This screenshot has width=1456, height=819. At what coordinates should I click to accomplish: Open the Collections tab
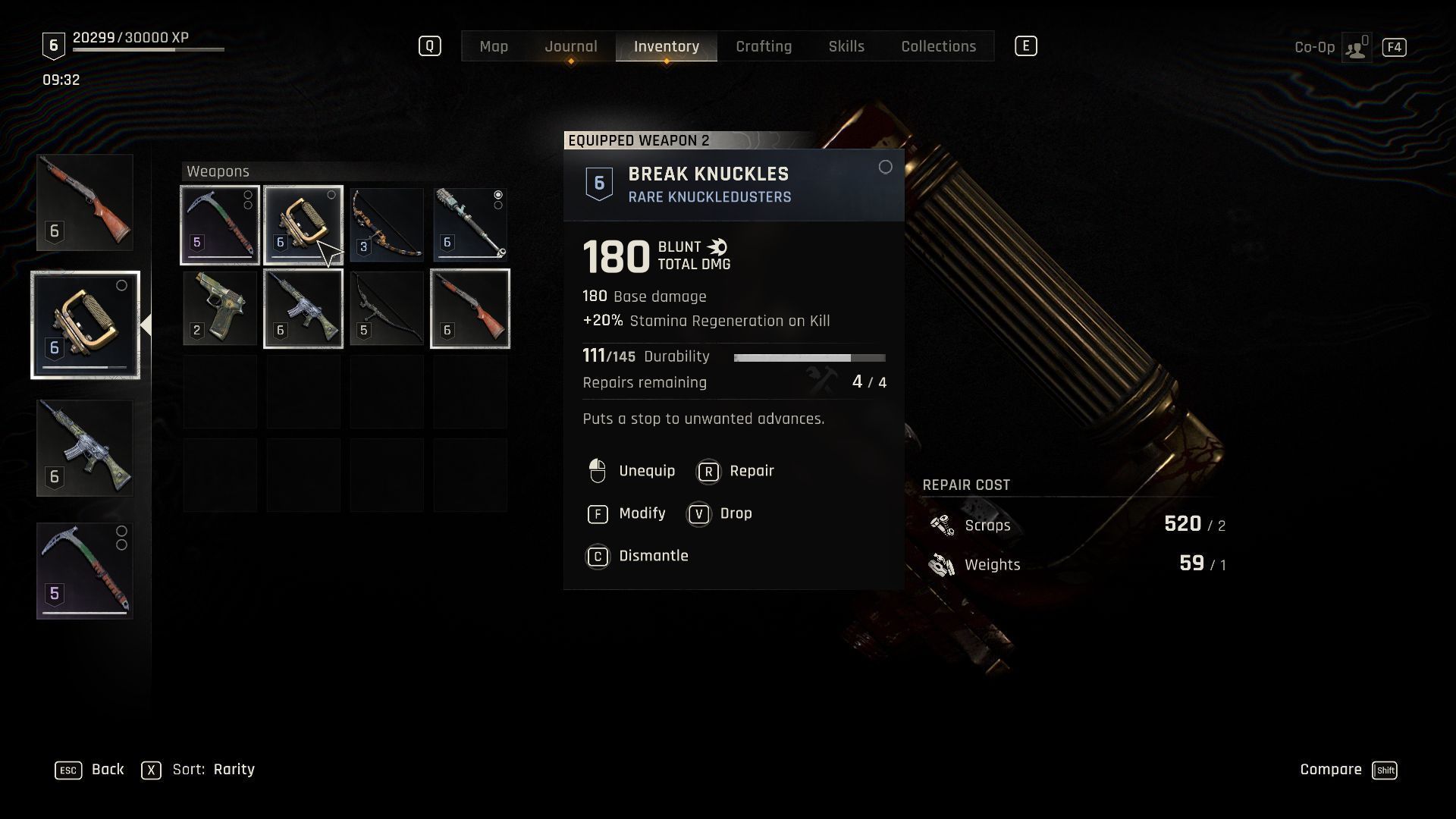938,46
